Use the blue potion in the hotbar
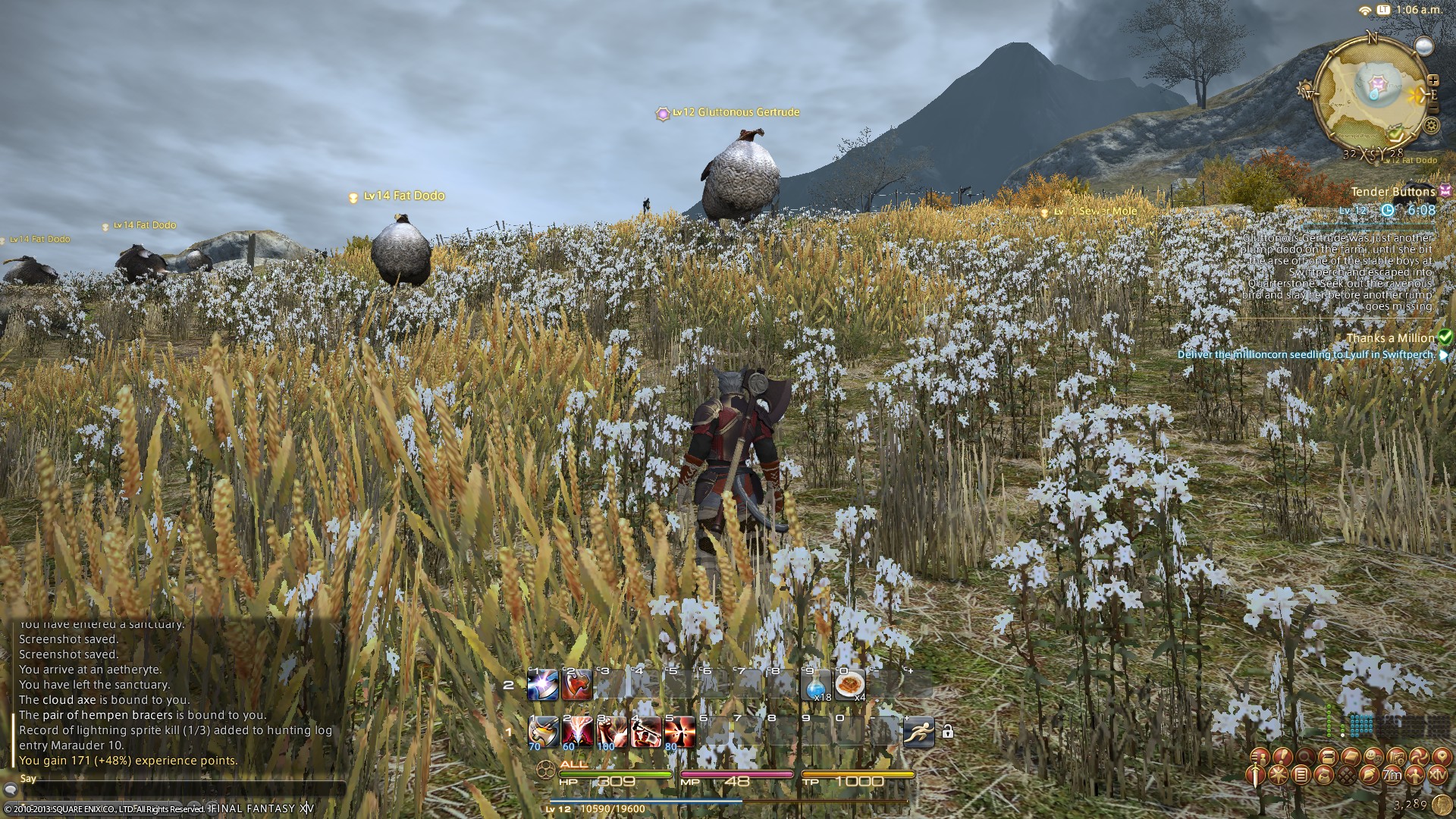Image resolution: width=1456 pixels, height=819 pixels. (x=817, y=686)
